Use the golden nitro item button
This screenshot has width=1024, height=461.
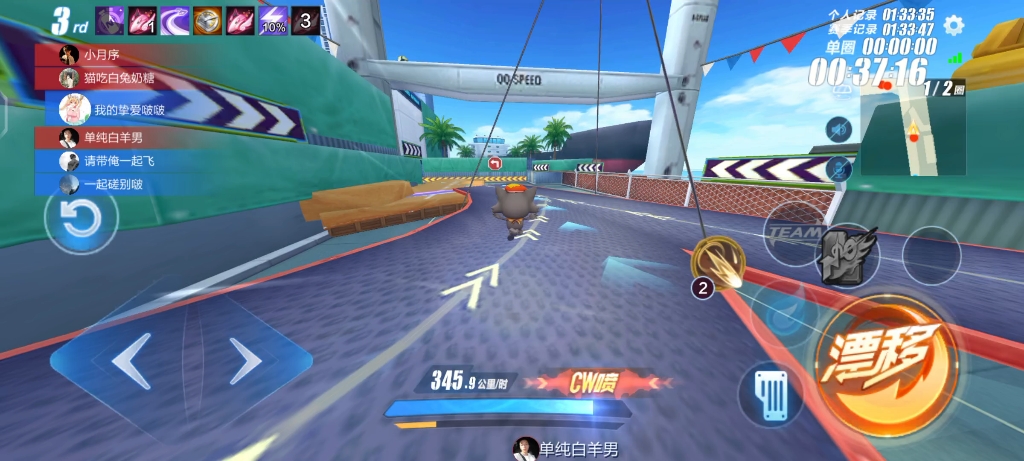[717, 262]
